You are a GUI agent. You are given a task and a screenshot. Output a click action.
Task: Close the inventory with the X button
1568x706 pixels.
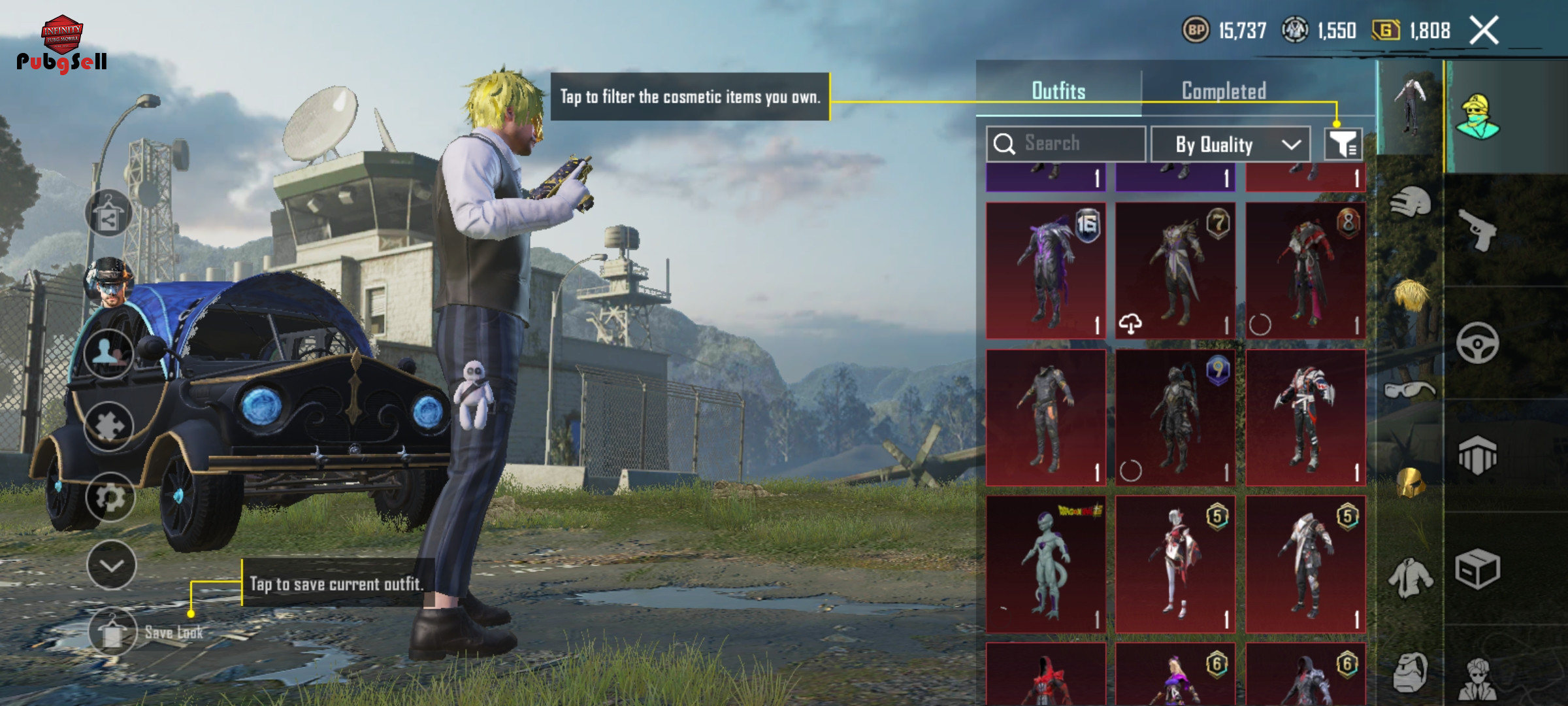[1484, 31]
